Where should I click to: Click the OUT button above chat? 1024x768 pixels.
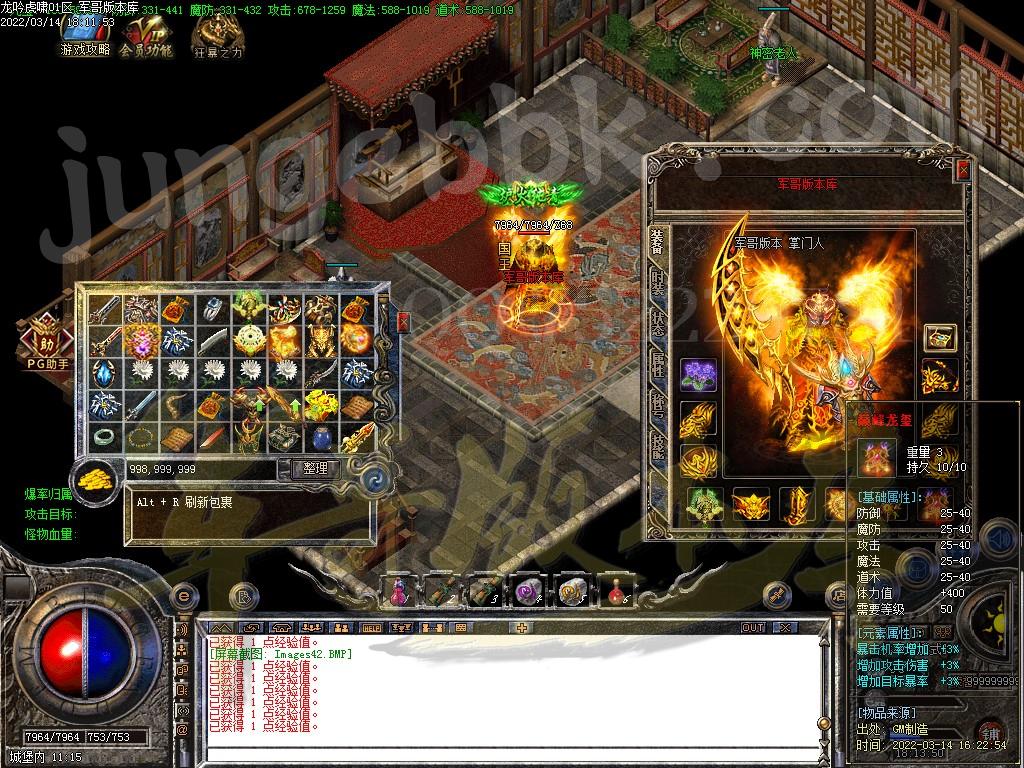pyautogui.click(x=752, y=628)
